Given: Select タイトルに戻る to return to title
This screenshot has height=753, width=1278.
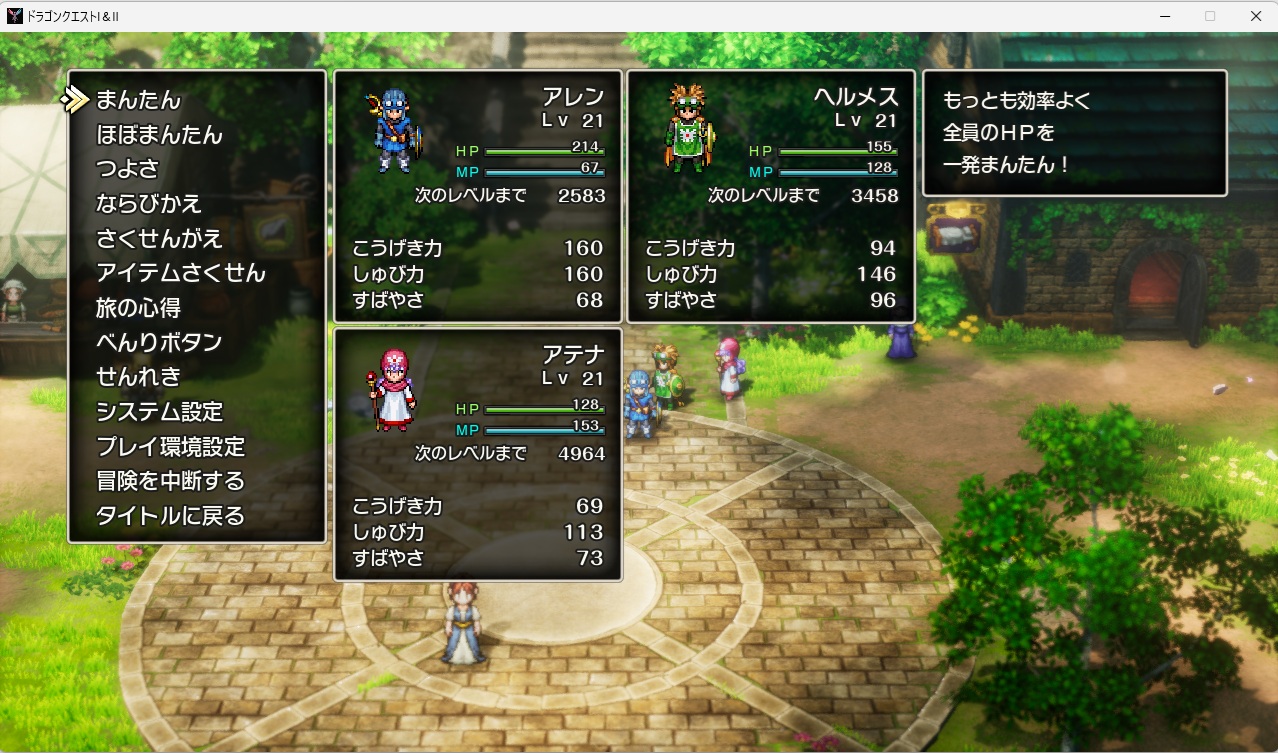Looking at the screenshot, I should (x=170, y=516).
